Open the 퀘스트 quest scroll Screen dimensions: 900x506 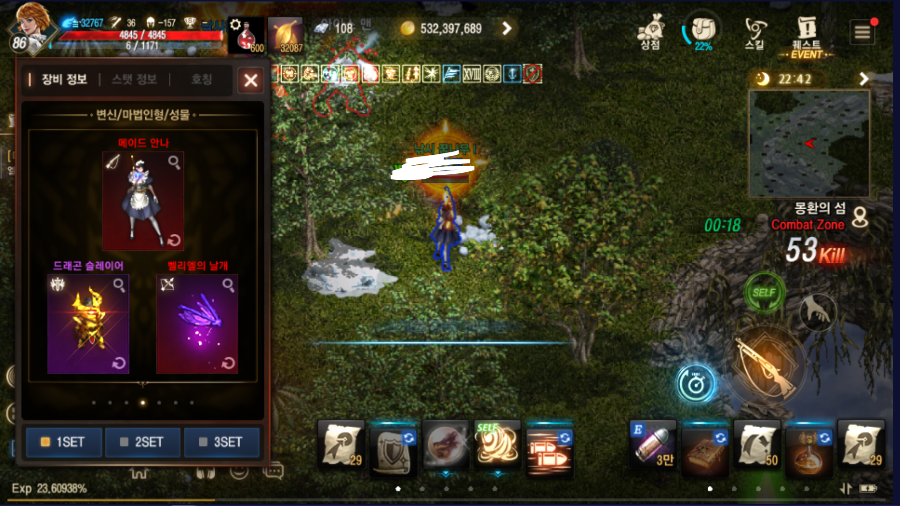coord(806,31)
